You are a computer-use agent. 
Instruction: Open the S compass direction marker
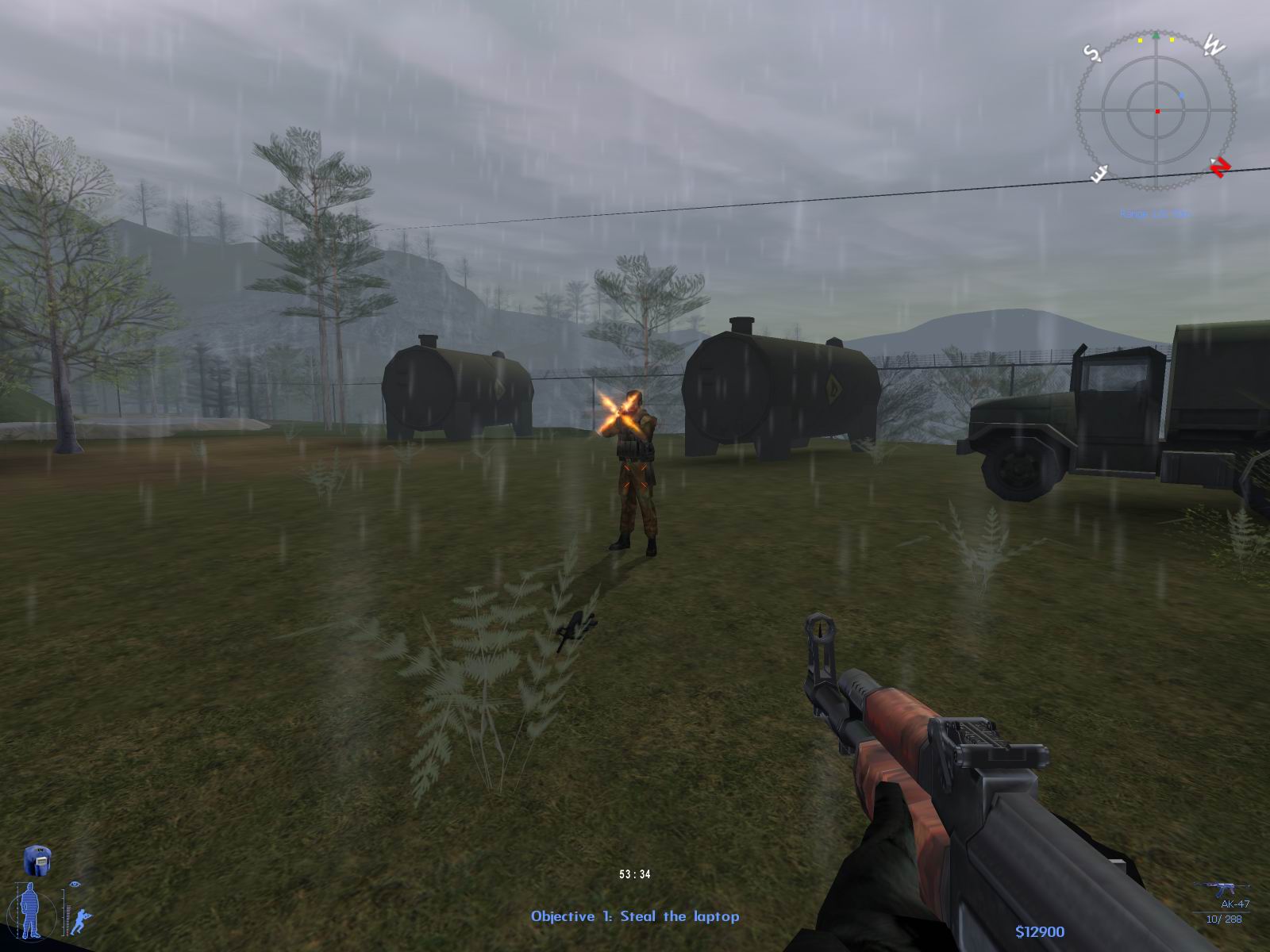click(1092, 53)
